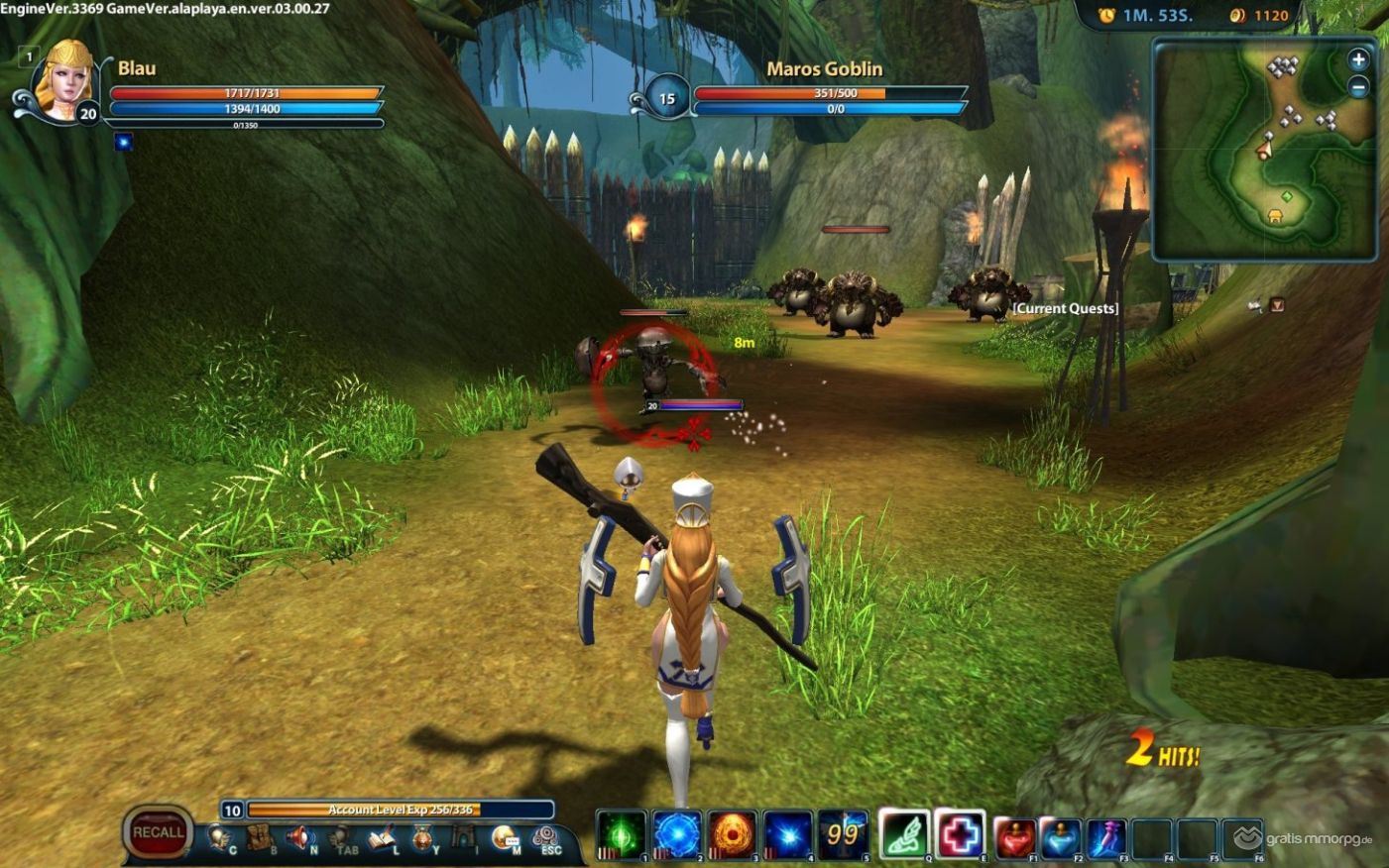Screen dimensions: 1389x868
Task: Click the red RECALL button
Action: pos(158,832)
